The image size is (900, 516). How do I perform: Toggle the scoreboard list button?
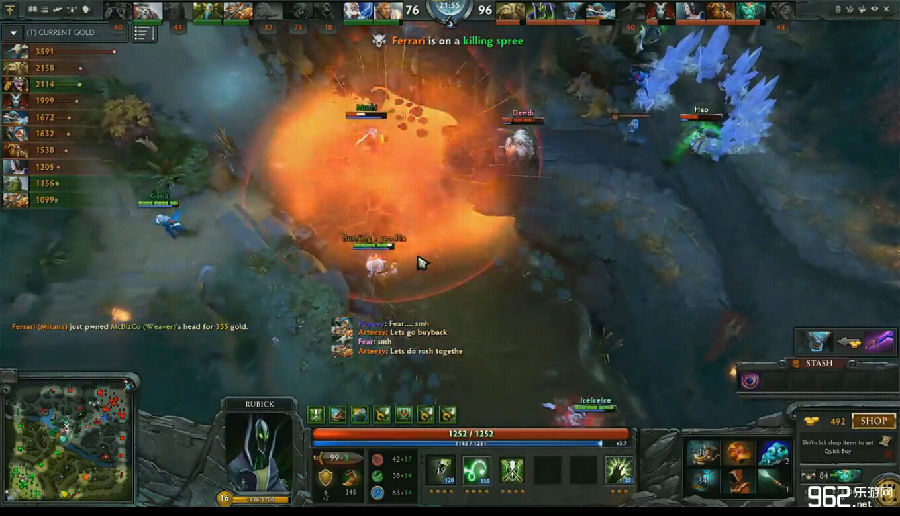click(143, 33)
